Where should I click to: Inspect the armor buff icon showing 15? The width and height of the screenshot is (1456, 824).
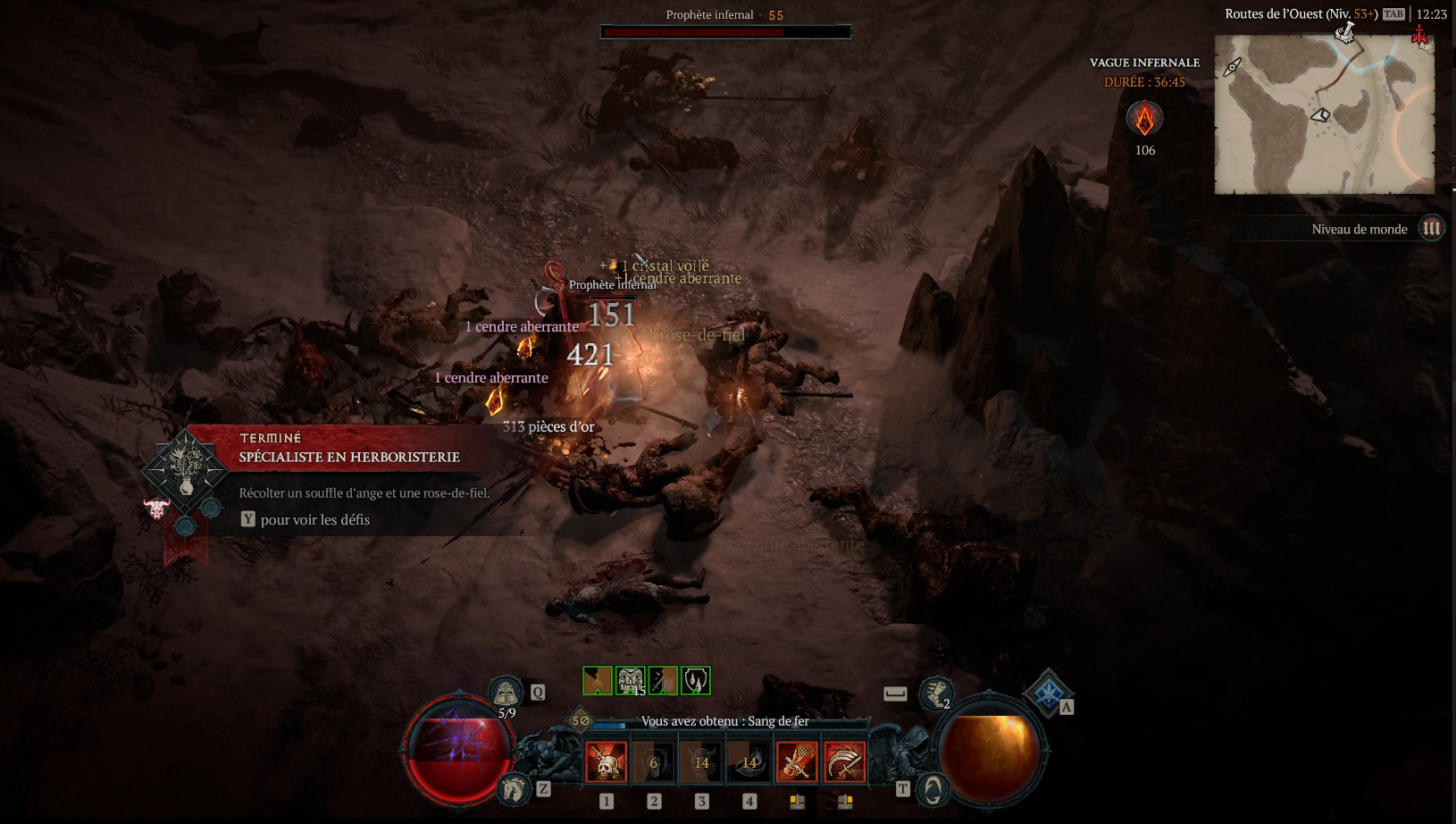(631, 681)
